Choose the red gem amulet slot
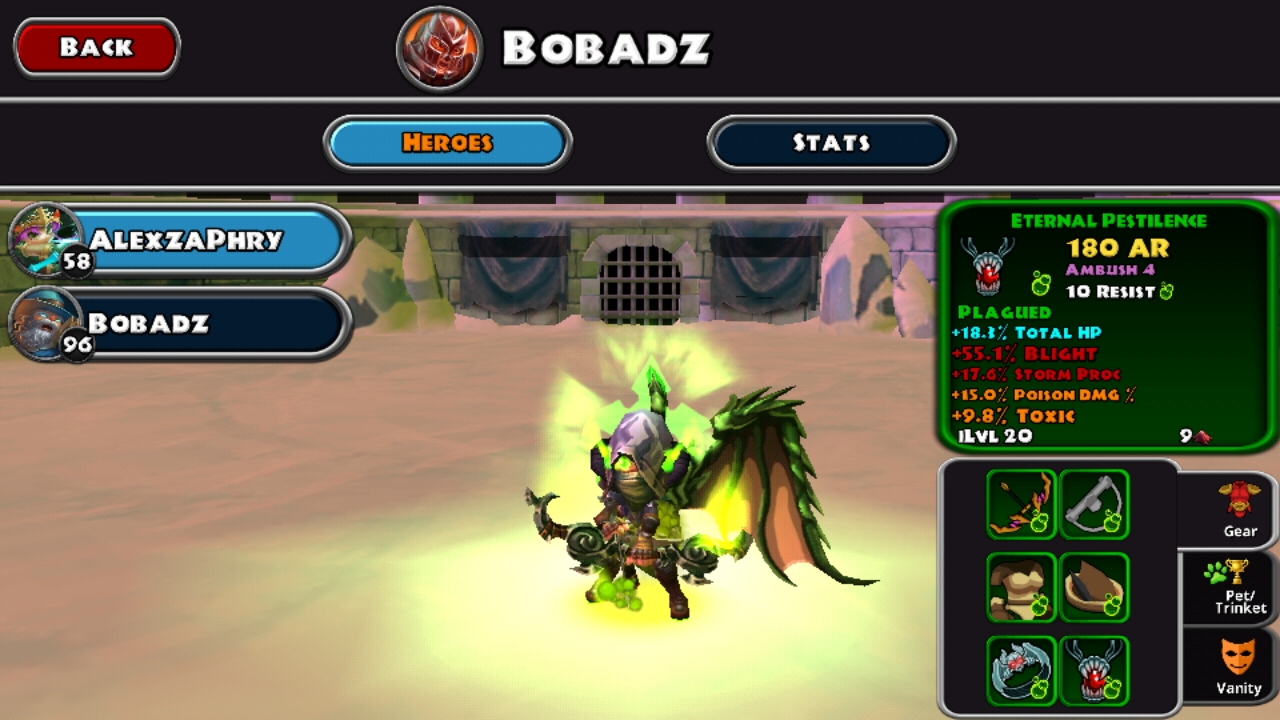The image size is (1280, 720). pos(1094,670)
